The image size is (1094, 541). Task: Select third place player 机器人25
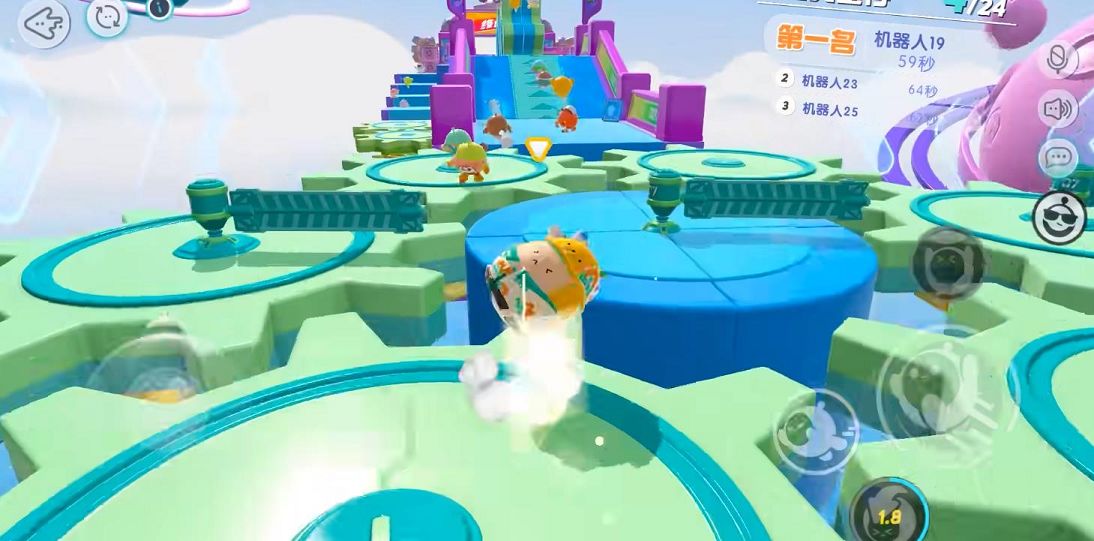click(829, 109)
